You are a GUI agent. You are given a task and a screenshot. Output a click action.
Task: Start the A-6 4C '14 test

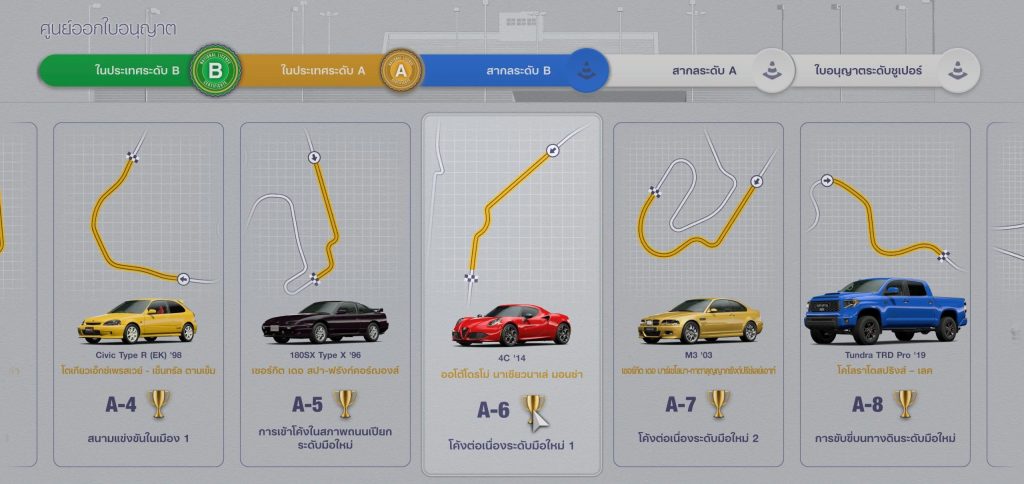(x=512, y=293)
